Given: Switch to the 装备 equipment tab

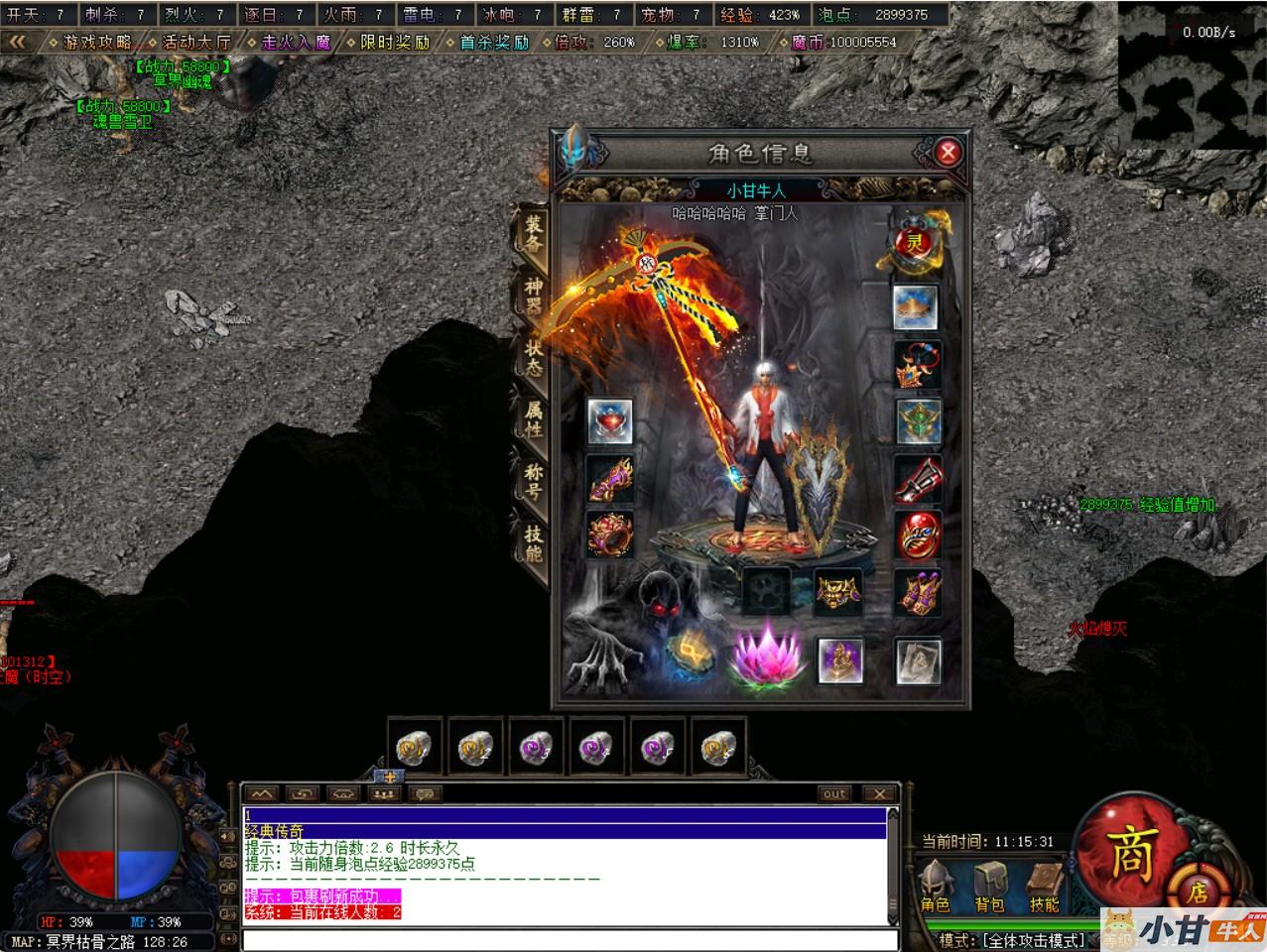Looking at the screenshot, I should pyautogui.click(x=534, y=234).
